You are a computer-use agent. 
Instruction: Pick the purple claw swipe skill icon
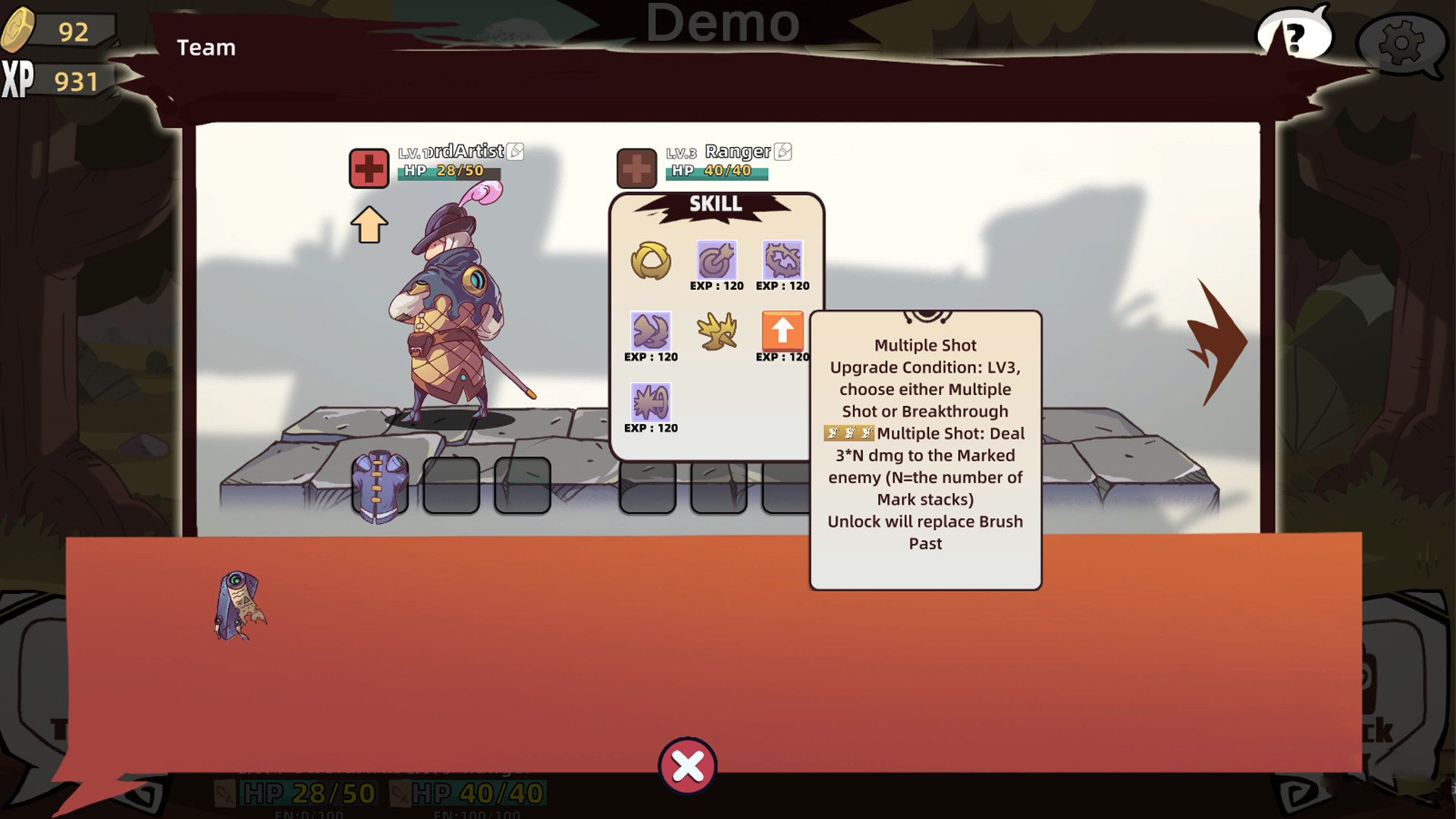click(651, 331)
